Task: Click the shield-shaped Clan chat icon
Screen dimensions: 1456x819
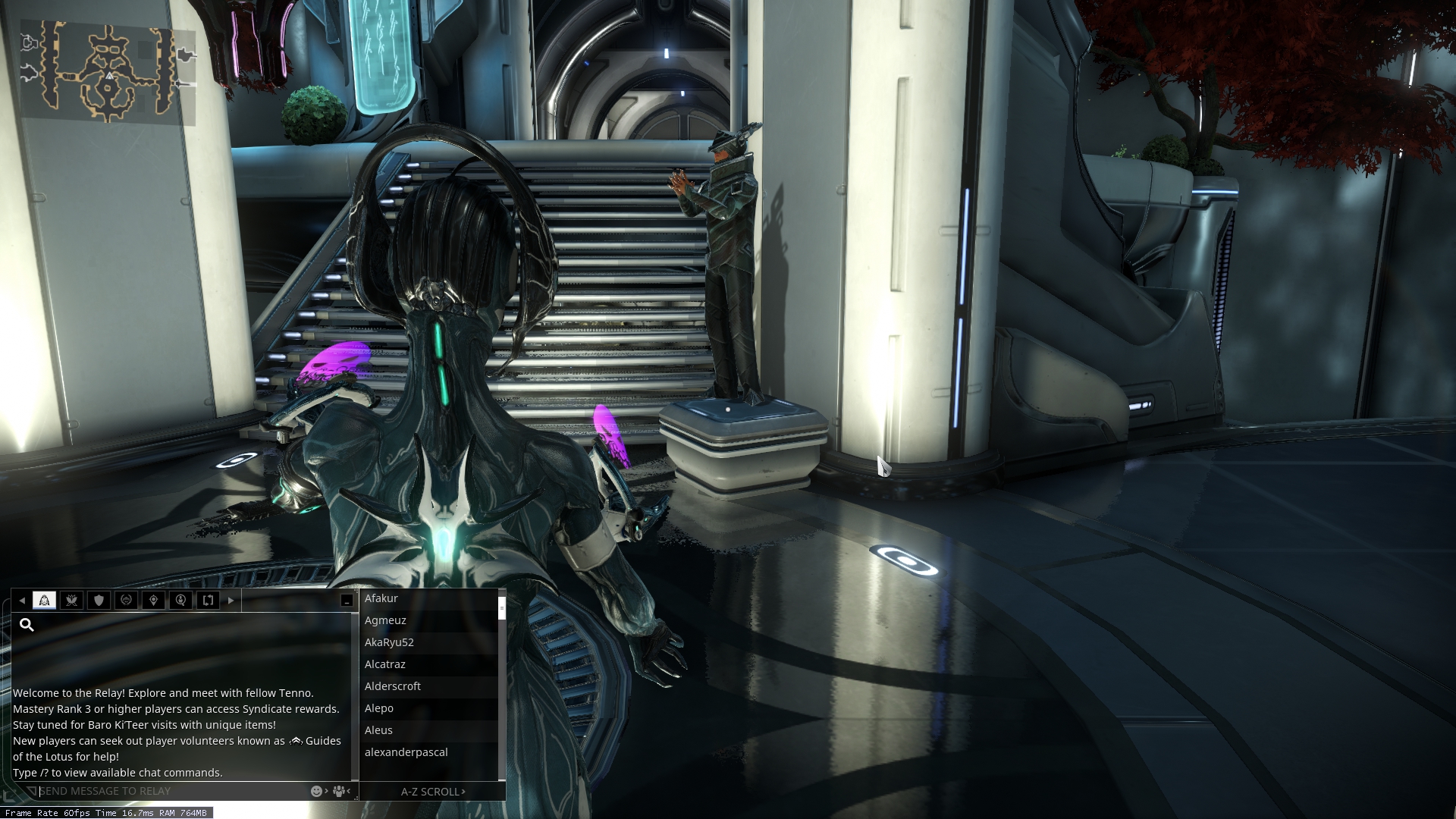Action: click(99, 600)
